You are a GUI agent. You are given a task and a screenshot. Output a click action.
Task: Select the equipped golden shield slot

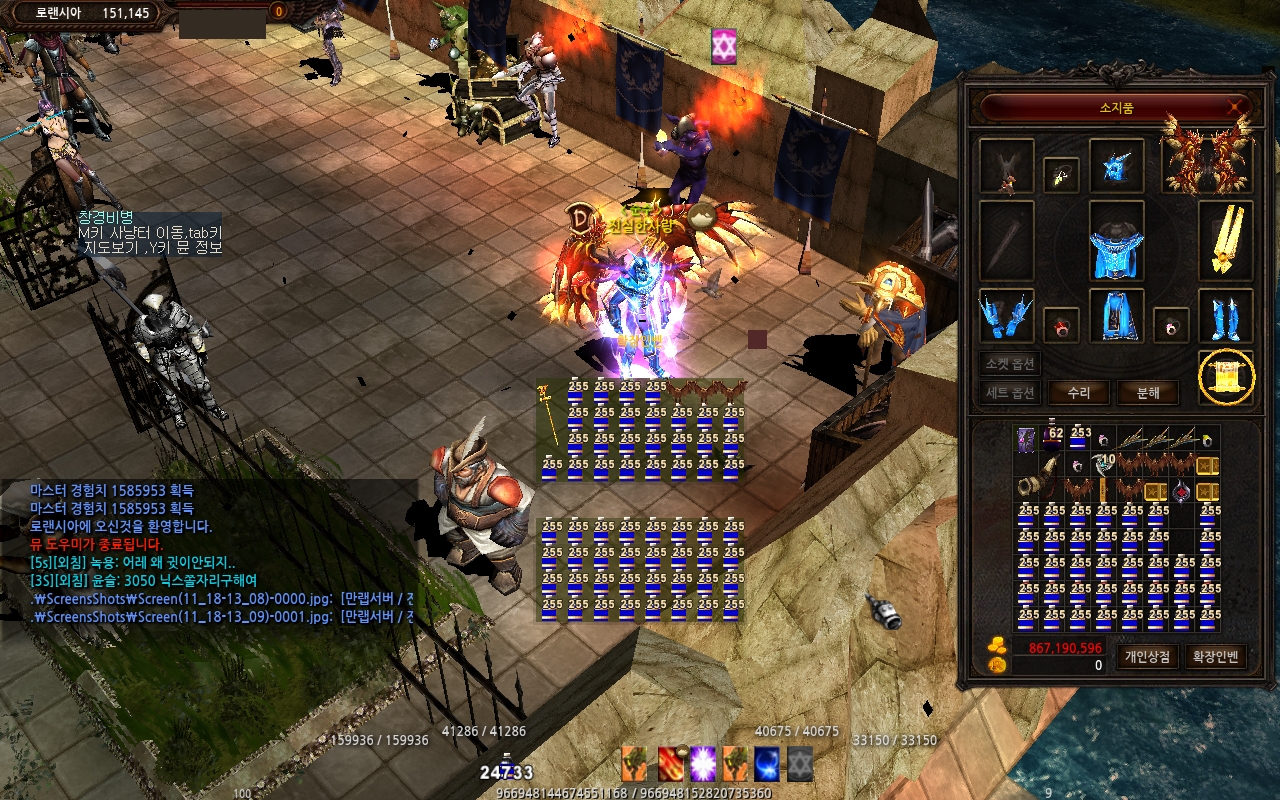pos(1225,242)
